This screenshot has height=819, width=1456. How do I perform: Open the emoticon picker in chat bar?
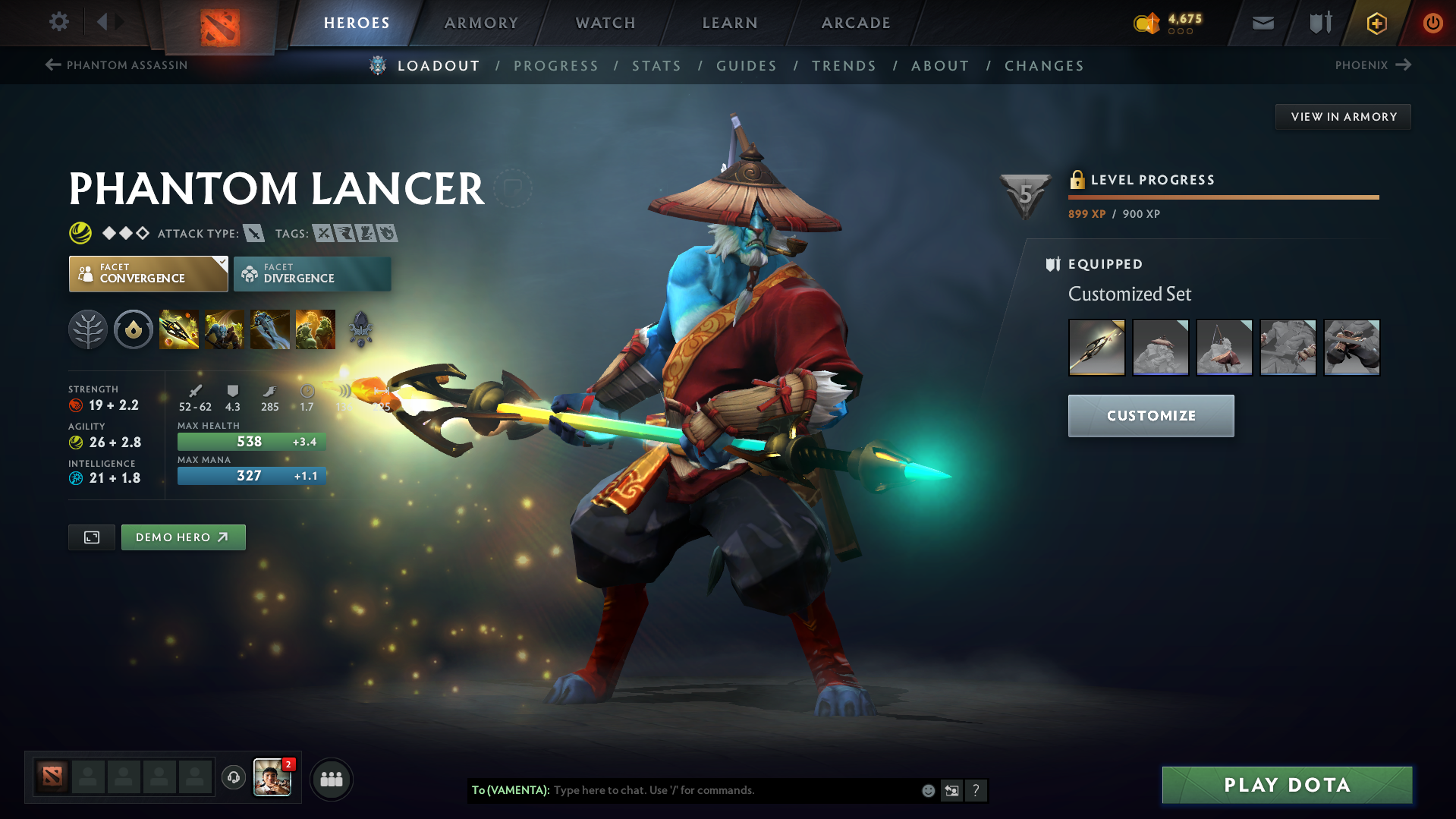(x=927, y=790)
